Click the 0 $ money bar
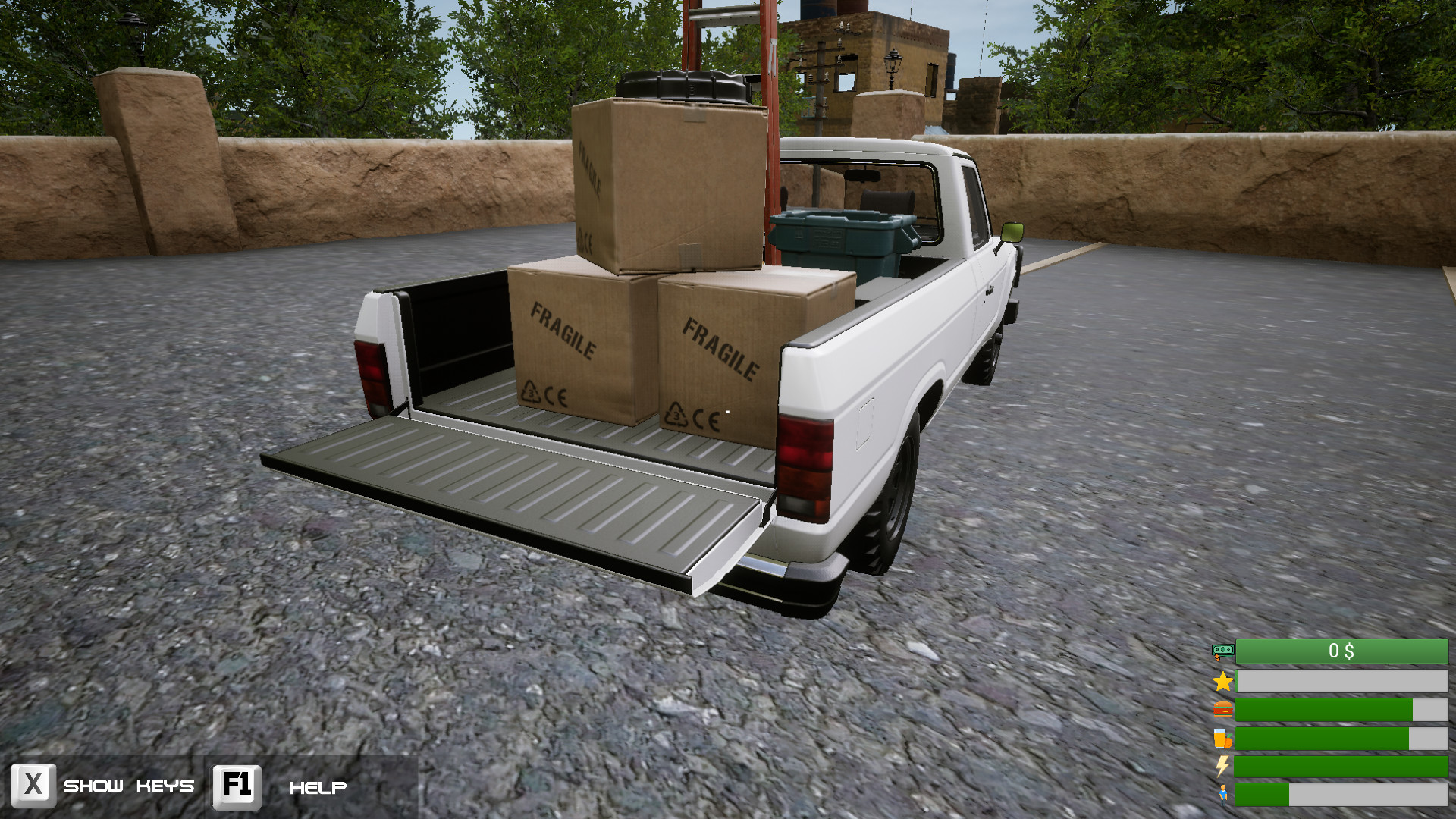Image resolution: width=1456 pixels, height=819 pixels. pos(1341,651)
